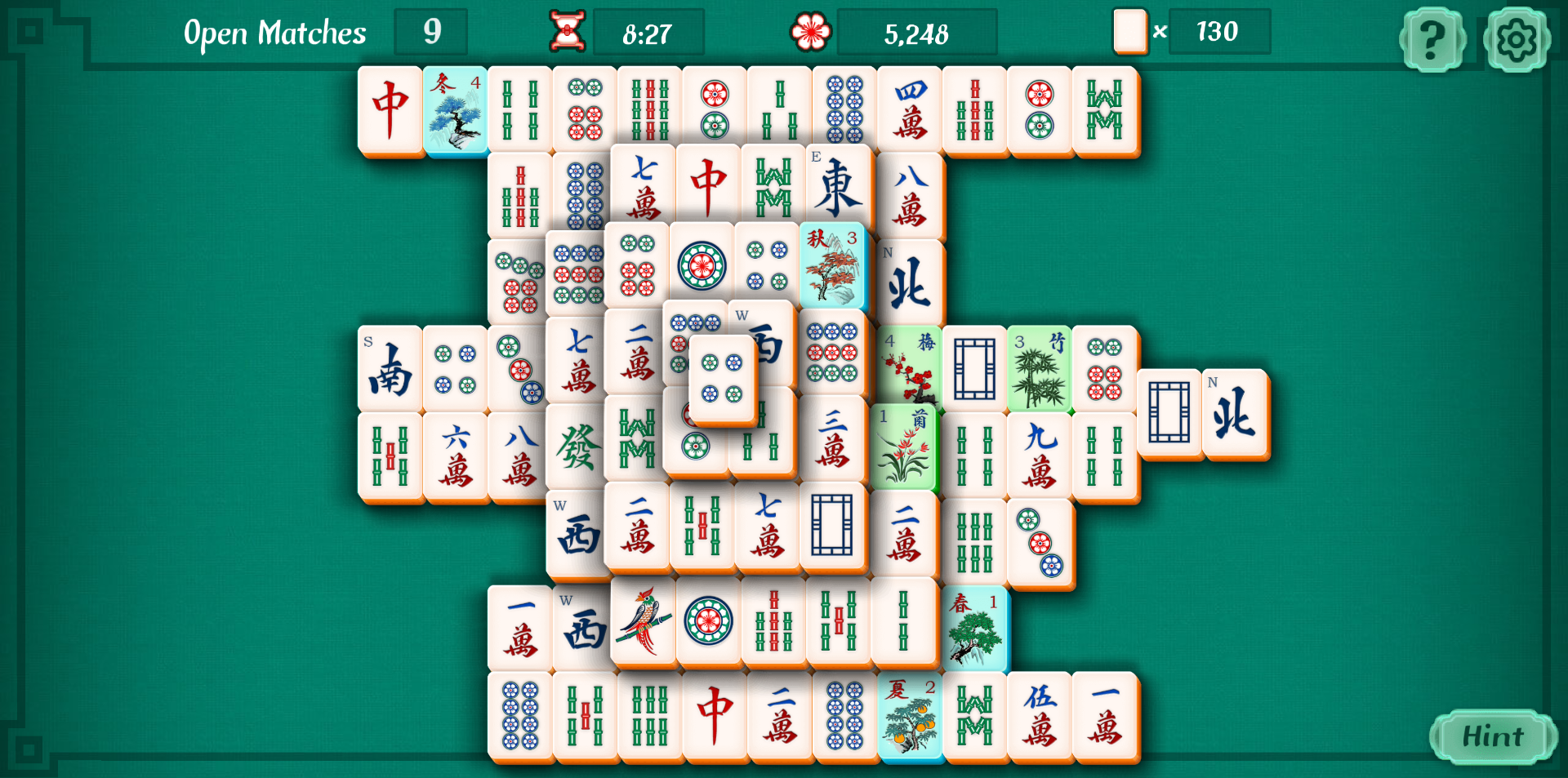Click the Open Matches counter display
1568x778 pixels.
tap(430, 32)
